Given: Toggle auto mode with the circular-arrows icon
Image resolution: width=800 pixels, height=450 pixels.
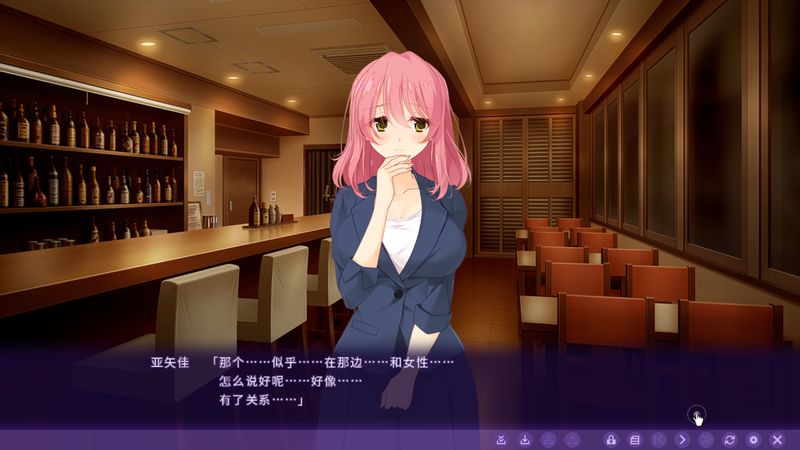Looking at the screenshot, I should 730,439.
